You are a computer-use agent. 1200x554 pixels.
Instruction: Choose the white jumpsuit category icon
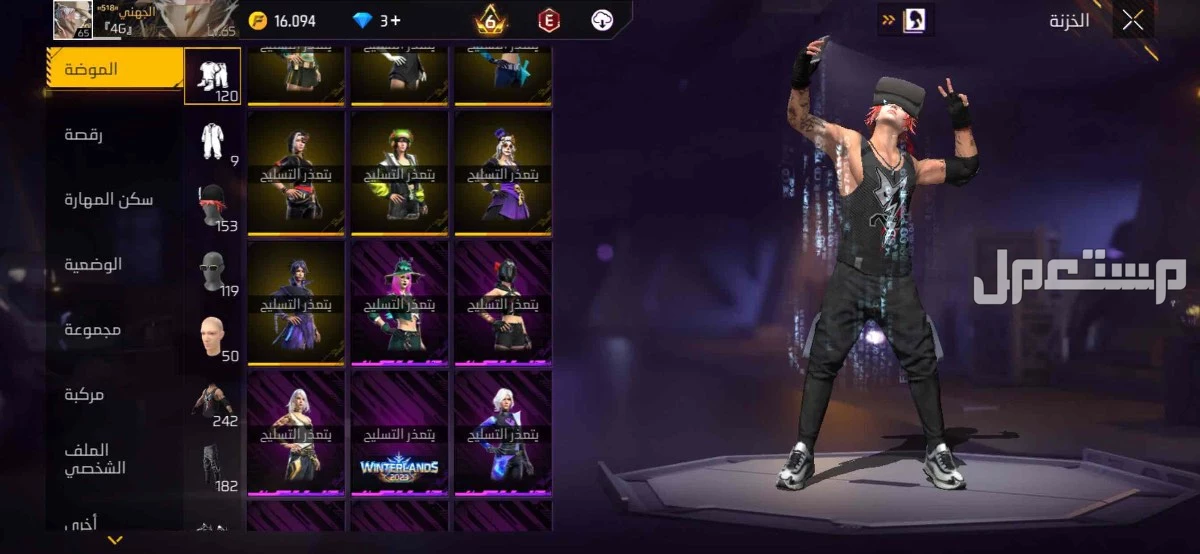coord(212,142)
